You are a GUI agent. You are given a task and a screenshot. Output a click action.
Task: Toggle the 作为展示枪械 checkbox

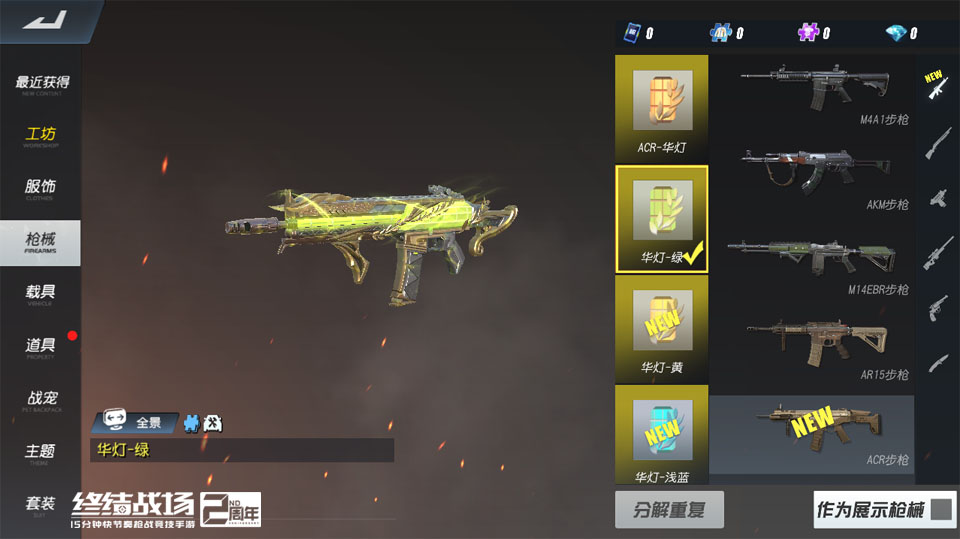940,510
